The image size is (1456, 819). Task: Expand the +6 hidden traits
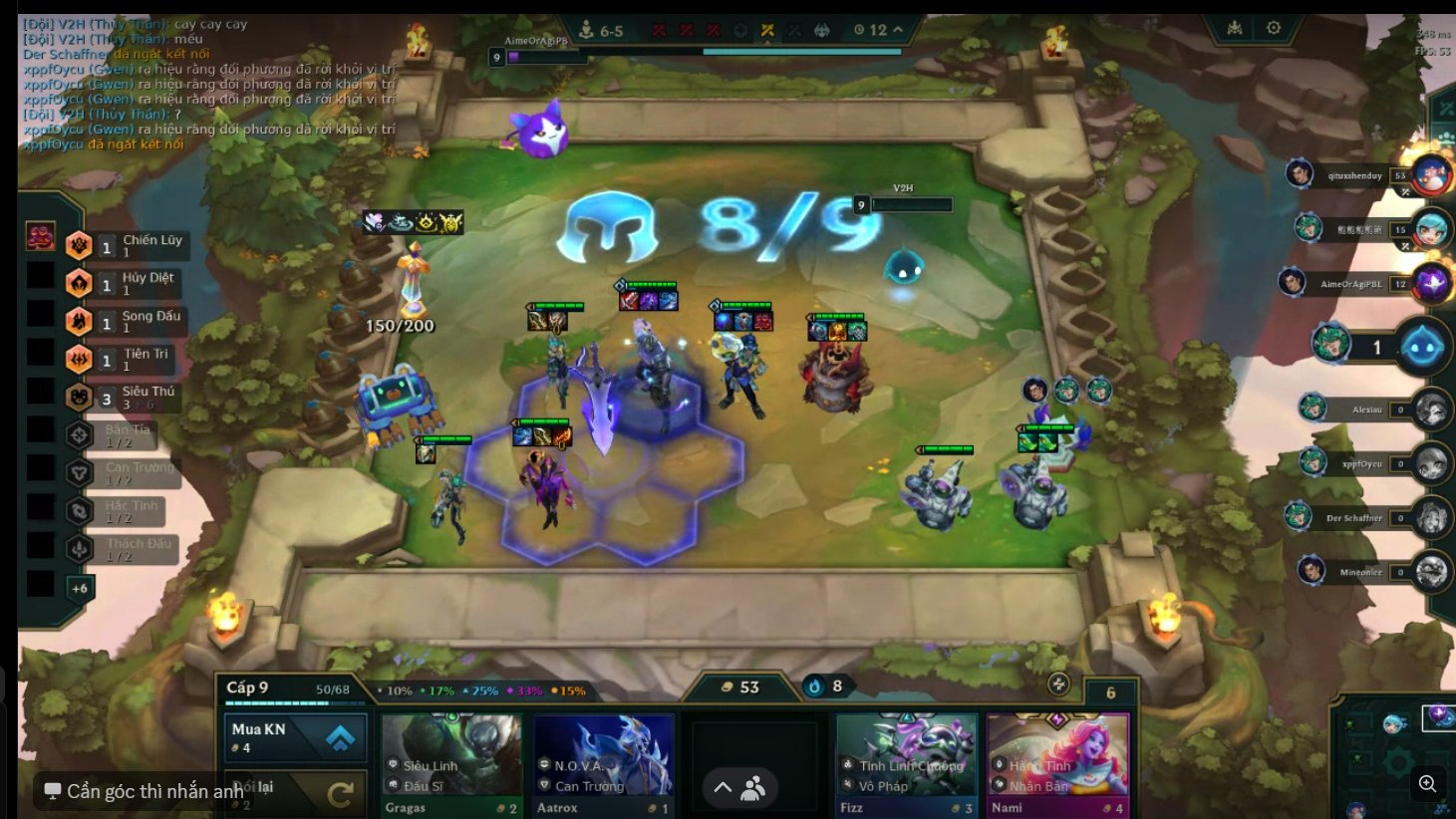79,588
